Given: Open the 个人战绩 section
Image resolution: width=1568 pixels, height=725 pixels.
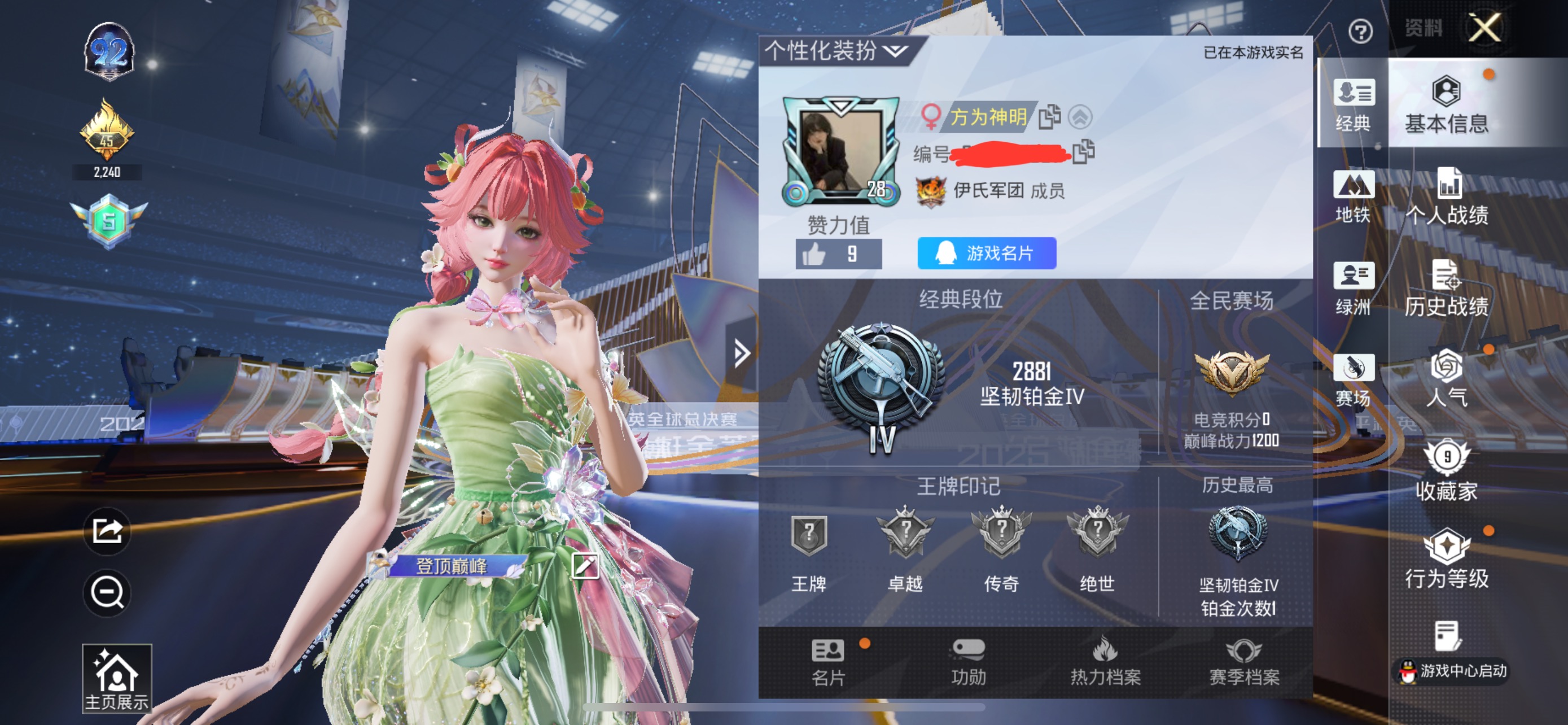Looking at the screenshot, I should pyautogui.click(x=1447, y=196).
